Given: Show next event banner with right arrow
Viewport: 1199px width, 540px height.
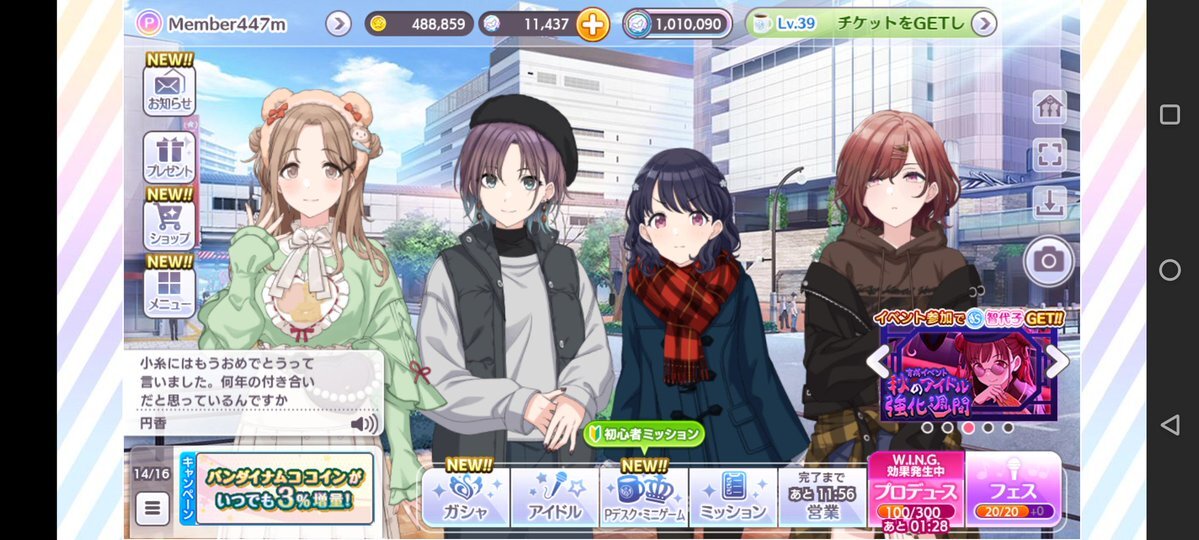Looking at the screenshot, I should [x=1058, y=362].
